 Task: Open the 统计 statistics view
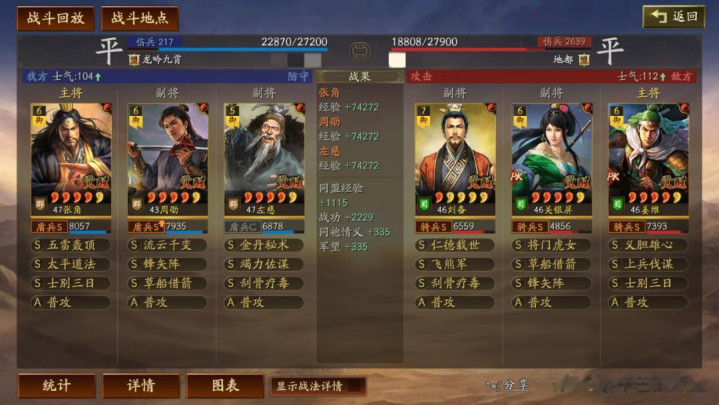(57, 385)
